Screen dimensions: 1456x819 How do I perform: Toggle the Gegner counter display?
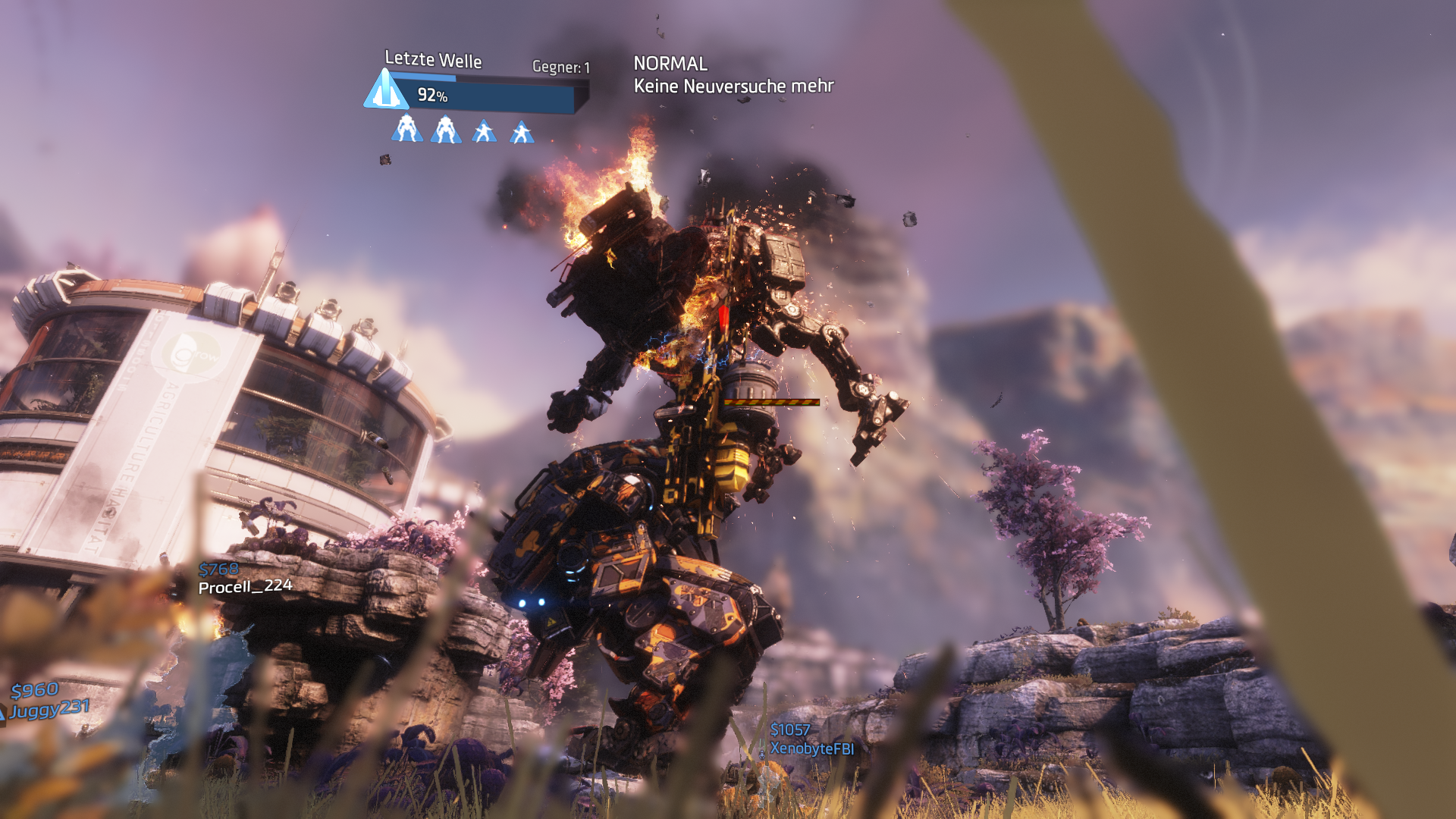point(560,66)
